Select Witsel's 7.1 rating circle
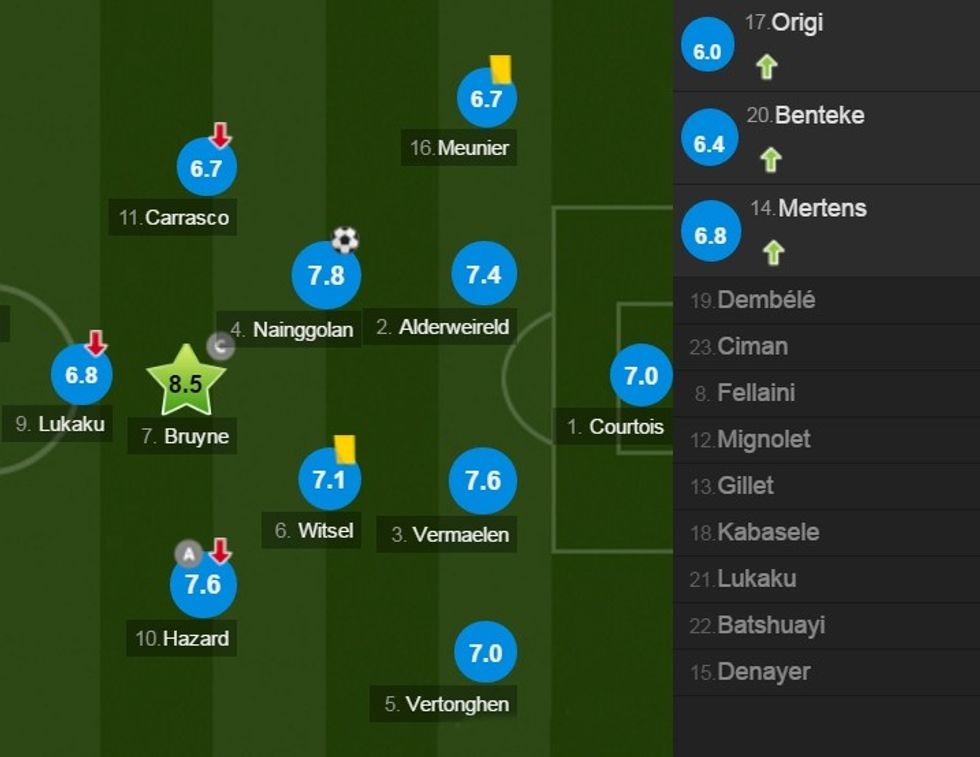 (329, 480)
